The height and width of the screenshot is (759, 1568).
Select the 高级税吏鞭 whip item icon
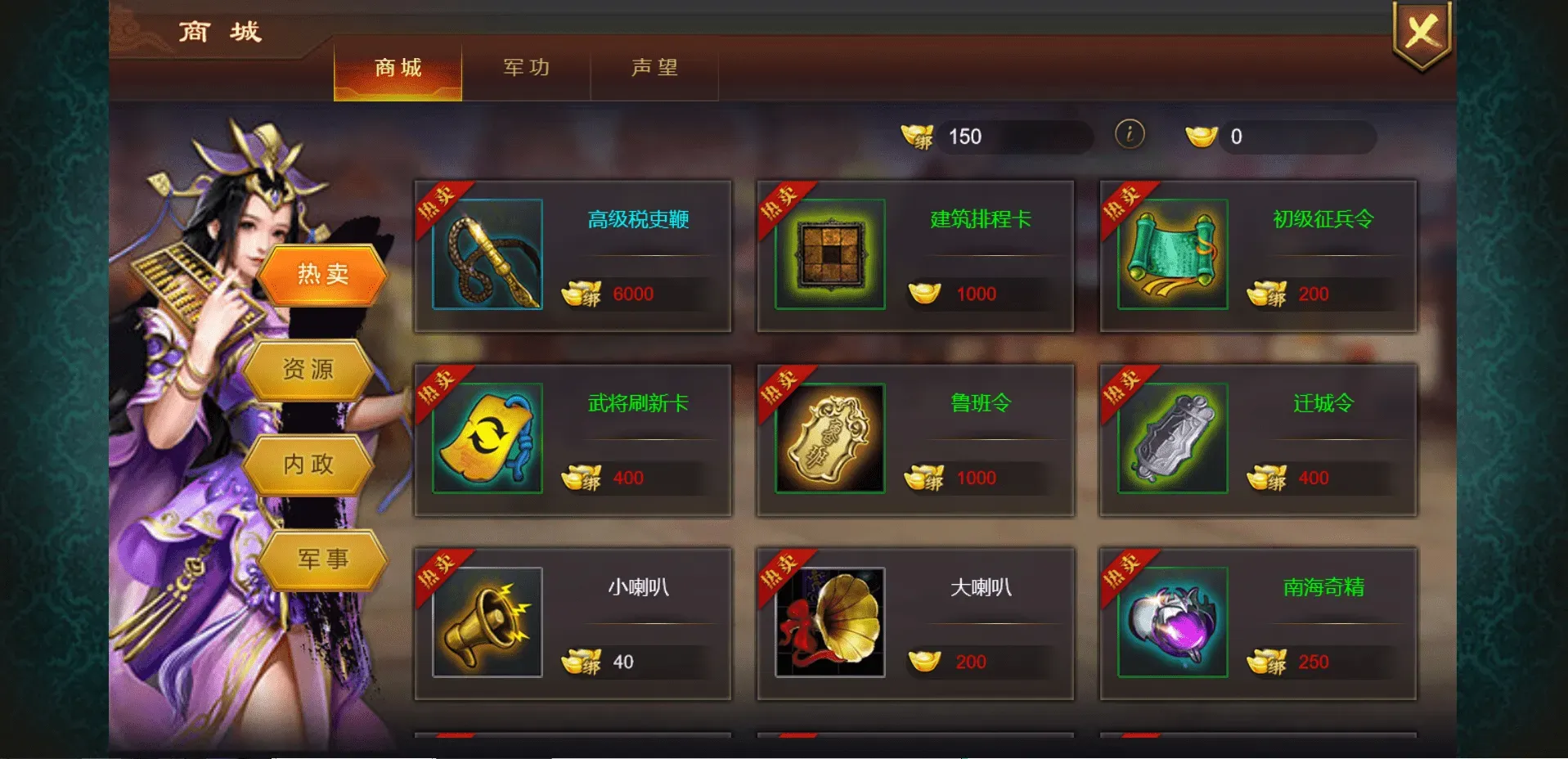(488, 254)
